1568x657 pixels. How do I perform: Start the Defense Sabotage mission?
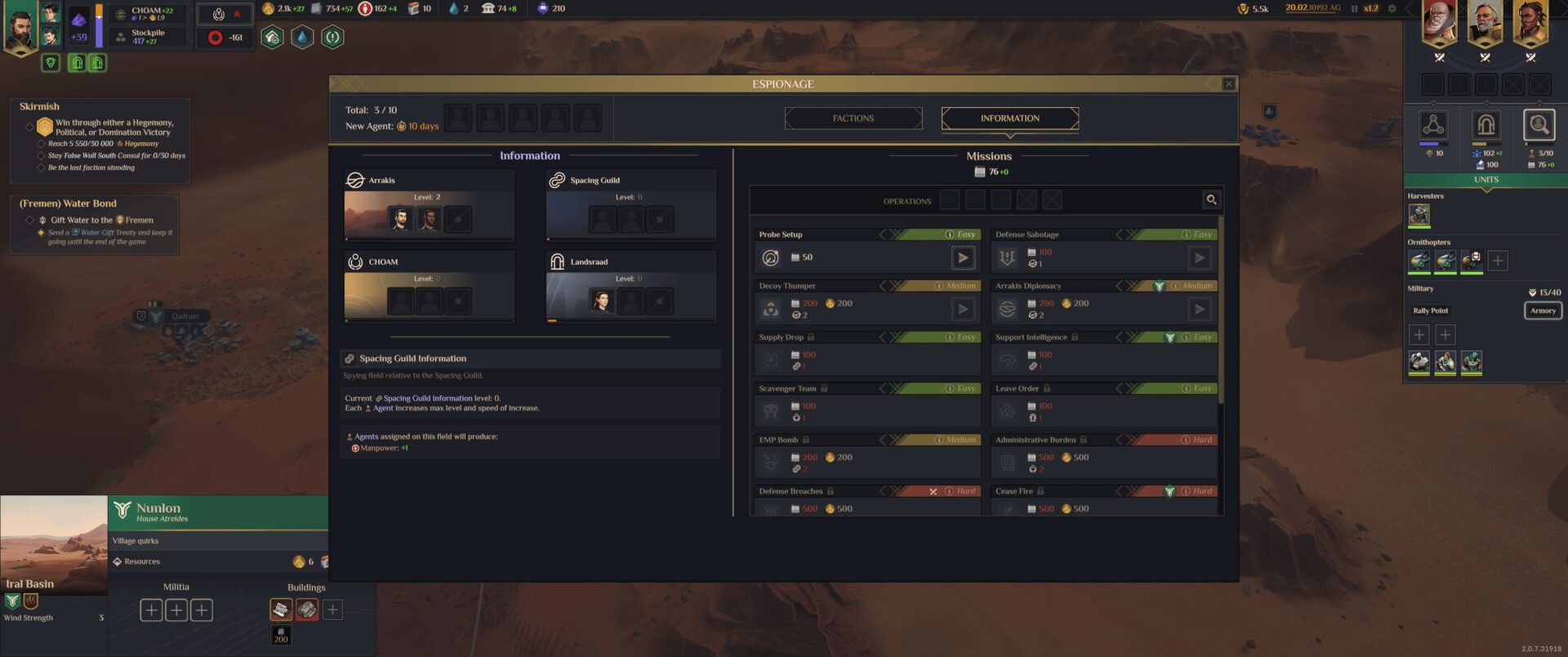(1199, 258)
